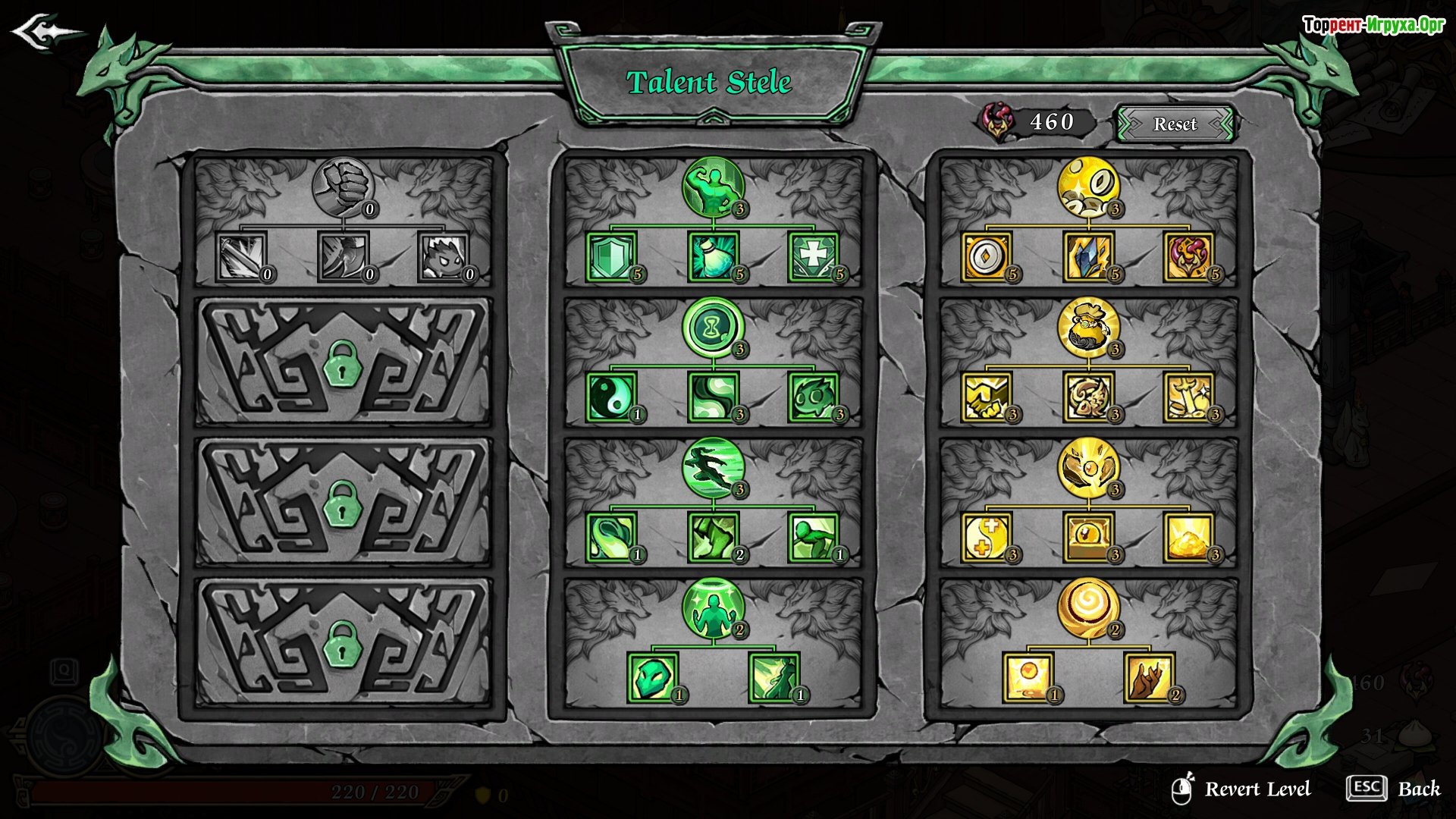Screen dimensions: 1456x819
Task: Select the gold money bag node
Action: click(1088, 328)
